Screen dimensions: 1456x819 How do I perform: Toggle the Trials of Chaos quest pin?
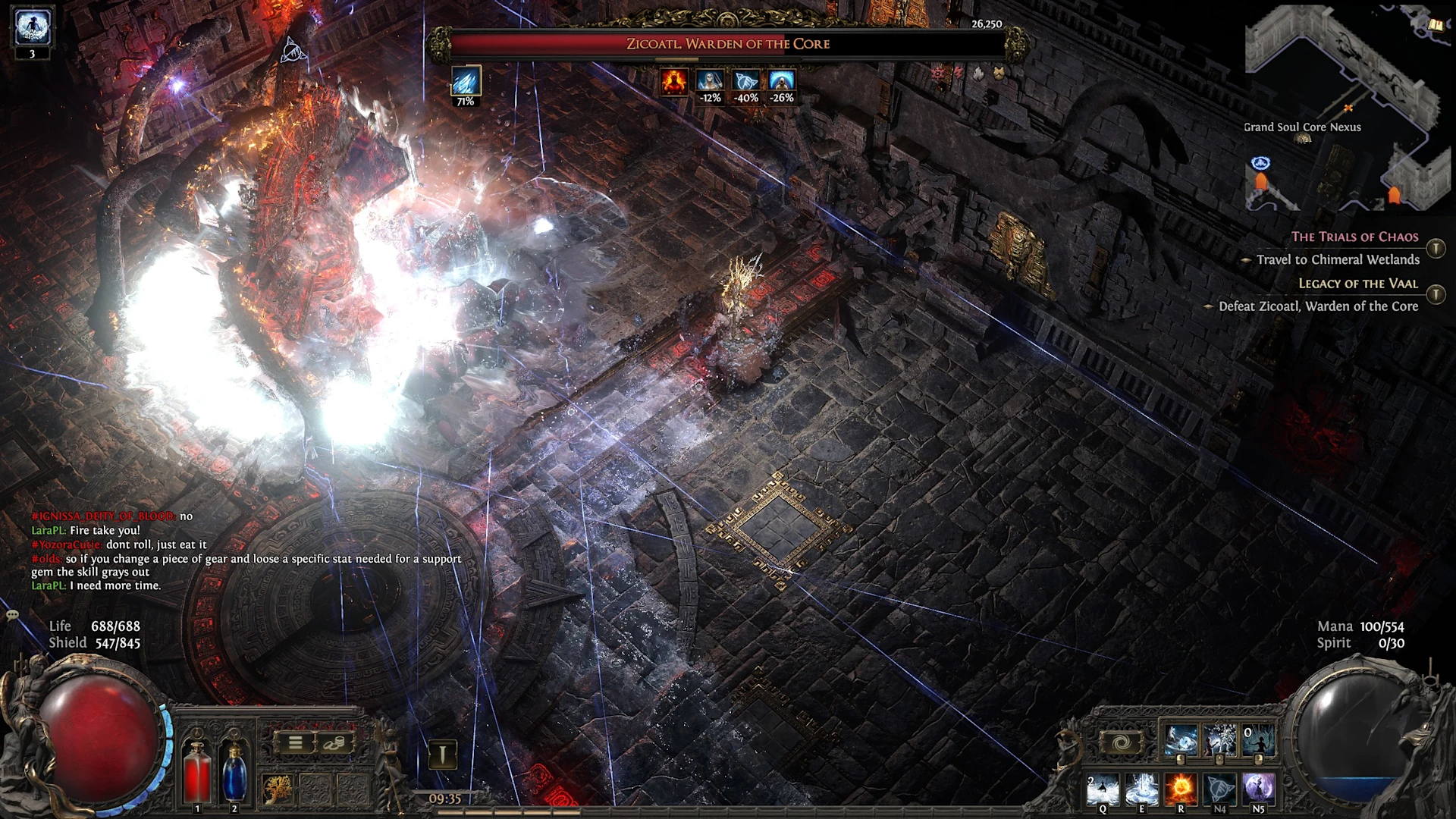click(x=1436, y=248)
